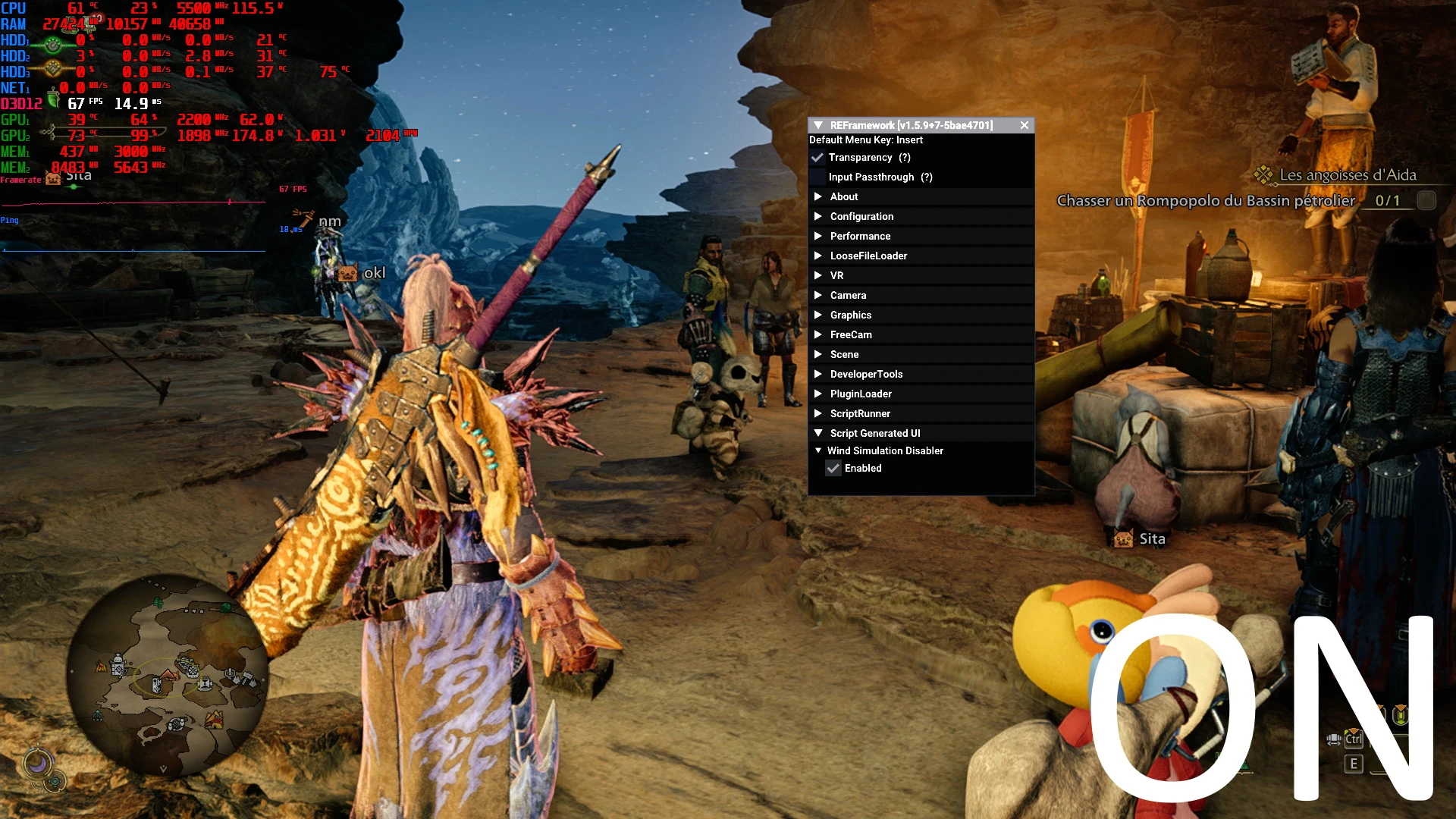Close the REFramework window

(x=1025, y=125)
